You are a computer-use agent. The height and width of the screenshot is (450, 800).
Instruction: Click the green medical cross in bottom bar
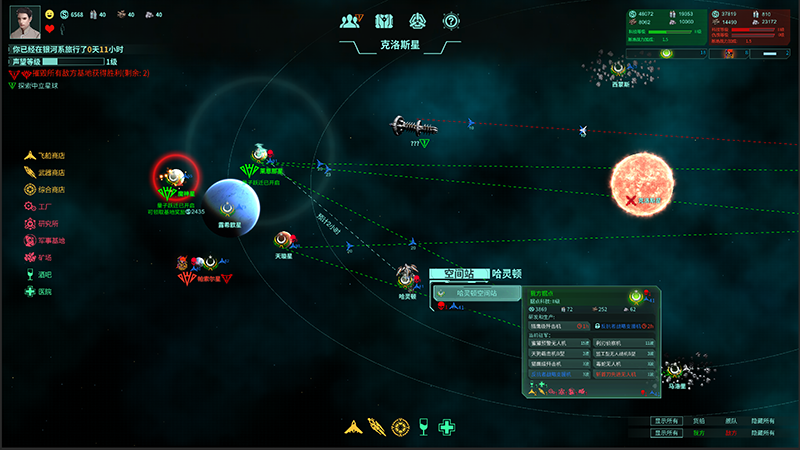pyautogui.click(x=447, y=427)
